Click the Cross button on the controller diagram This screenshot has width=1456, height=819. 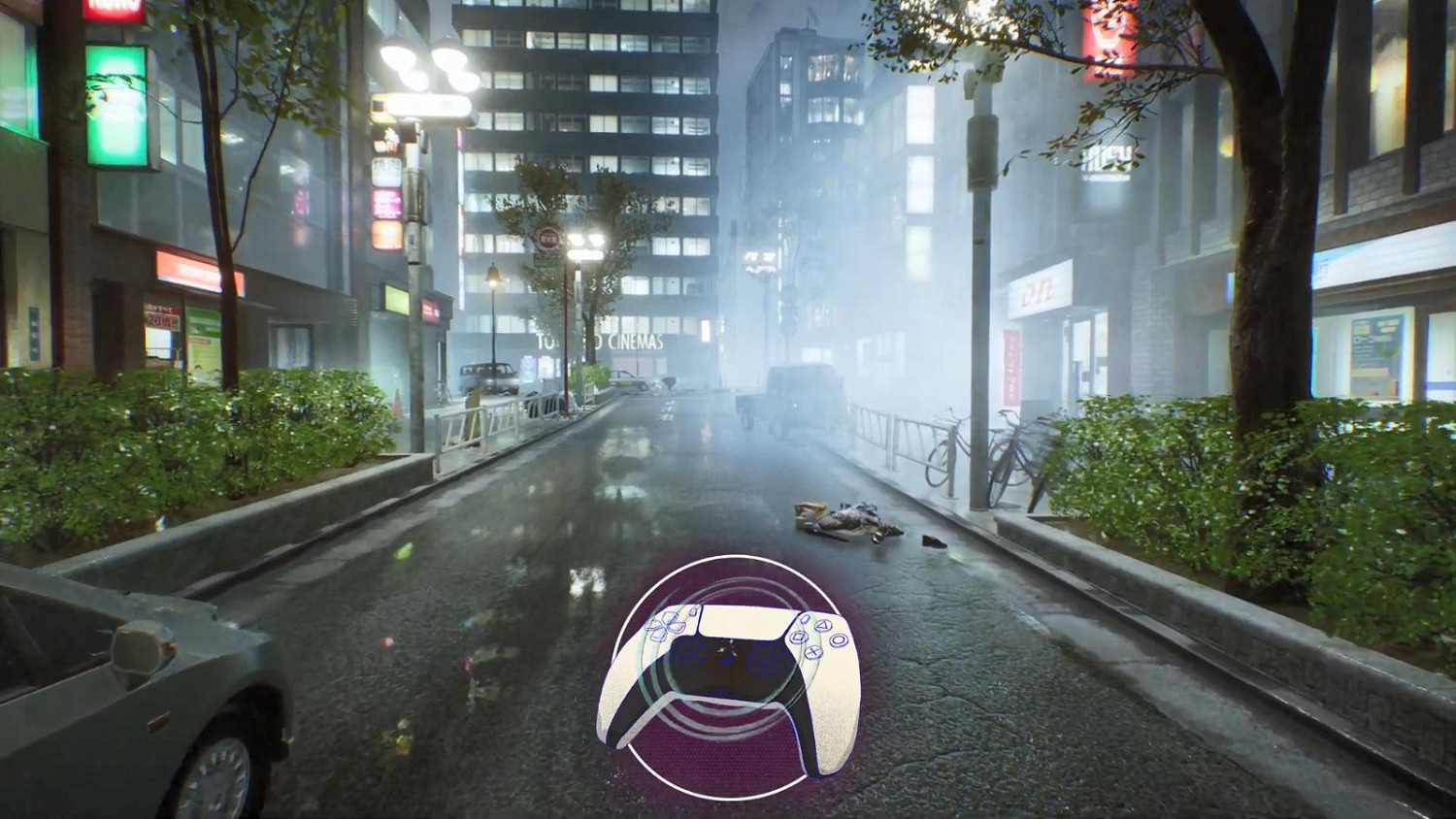(x=814, y=652)
